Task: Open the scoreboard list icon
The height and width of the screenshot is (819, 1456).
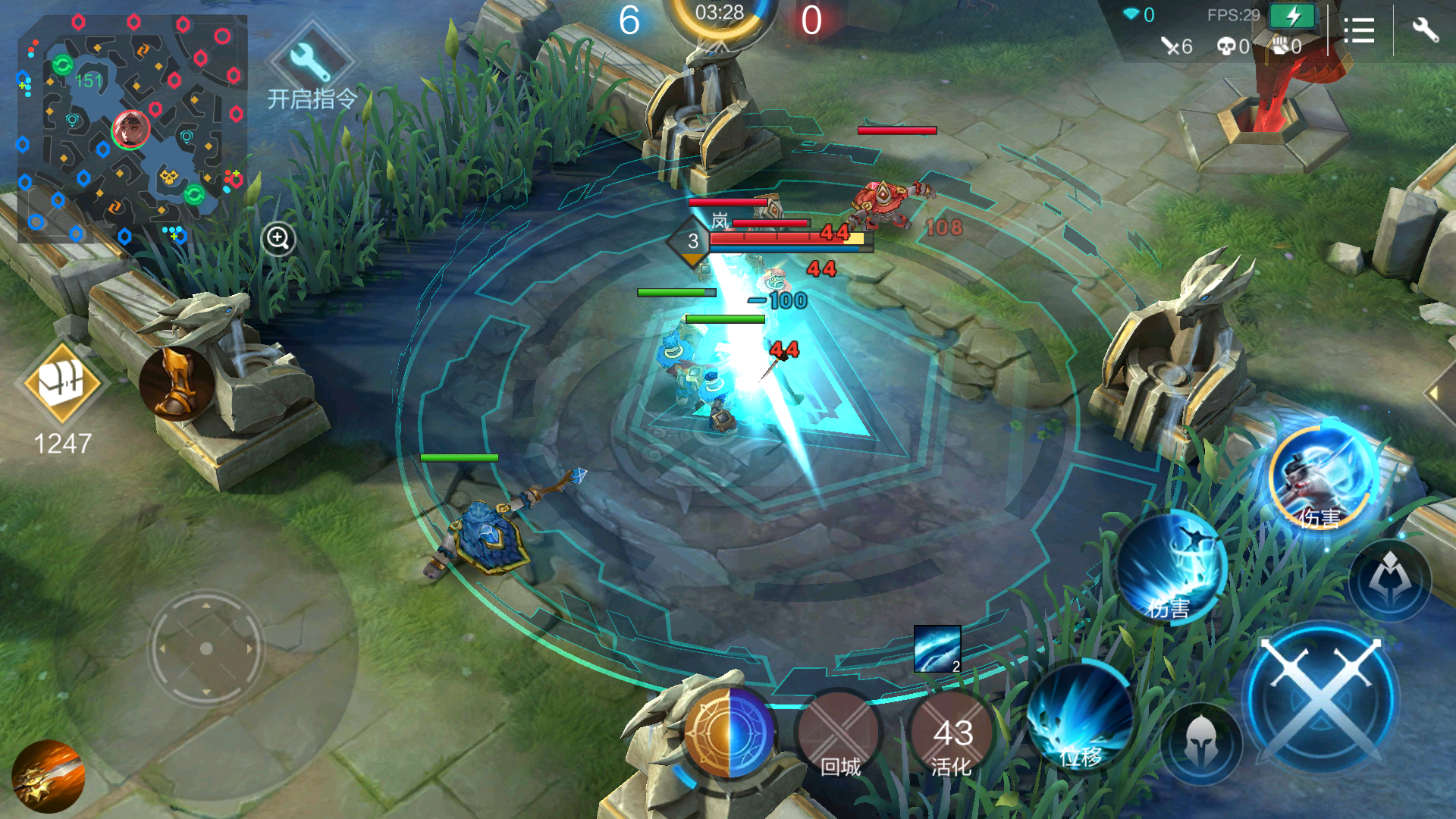Action: pyautogui.click(x=1359, y=30)
